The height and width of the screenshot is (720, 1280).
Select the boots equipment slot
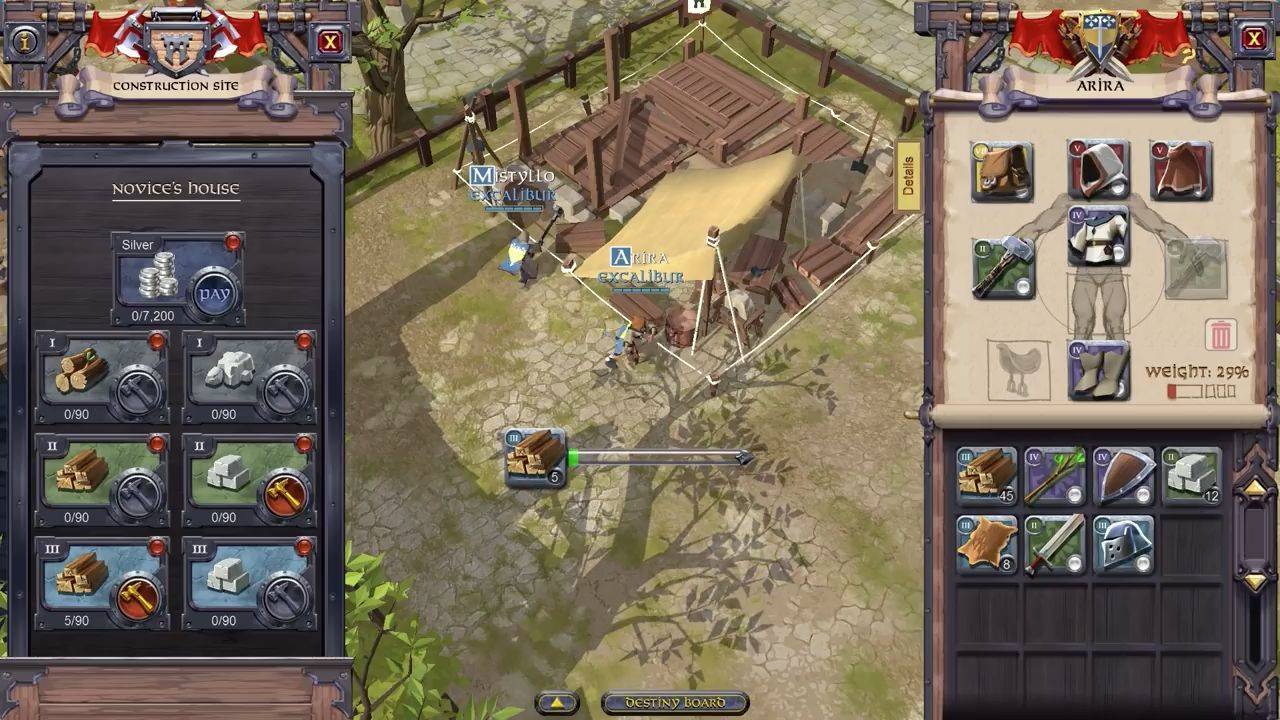tap(1098, 370)
